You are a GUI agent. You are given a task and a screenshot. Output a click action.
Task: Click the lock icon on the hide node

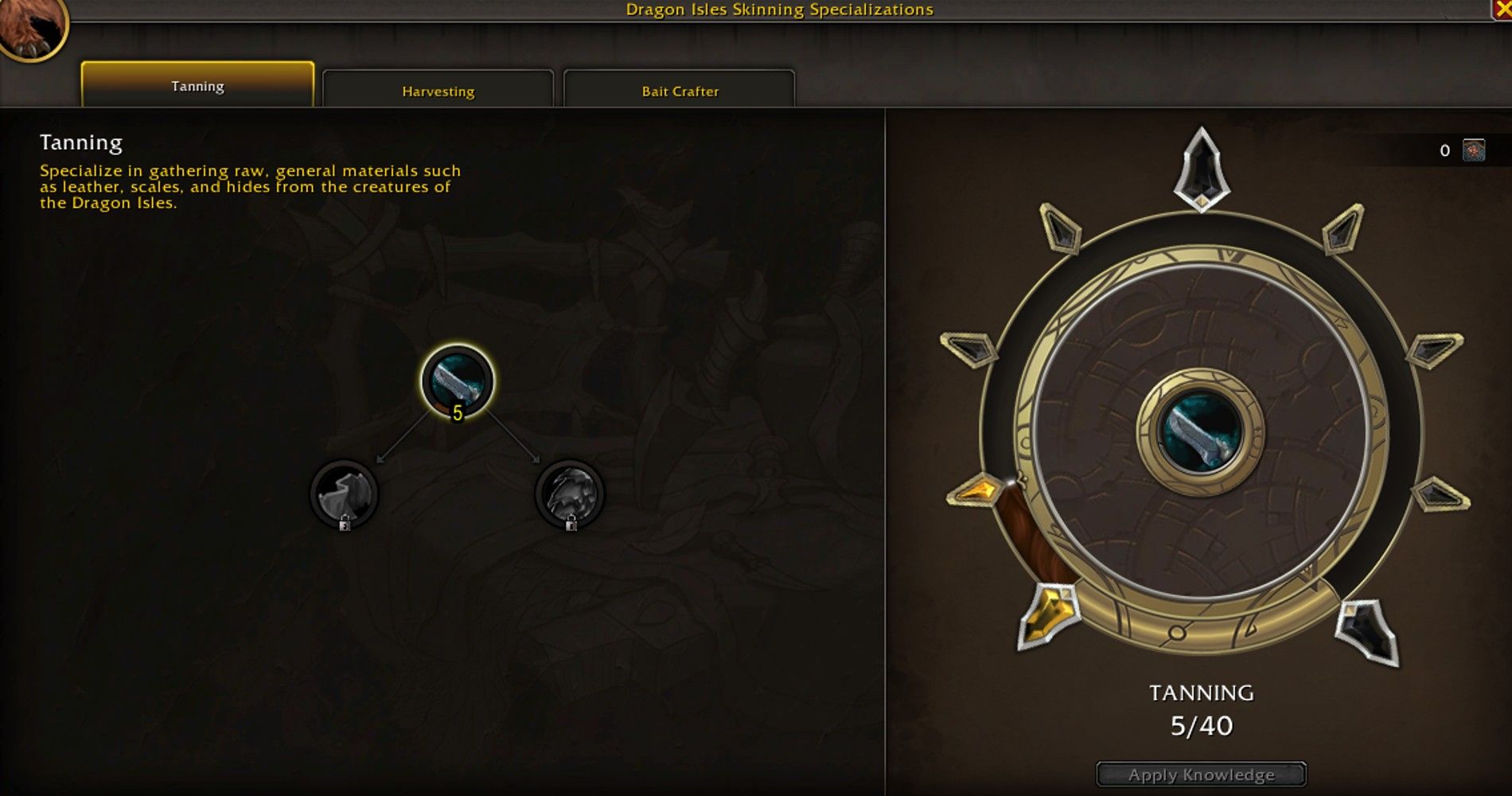pyautogui.click(x=345, y=525)
